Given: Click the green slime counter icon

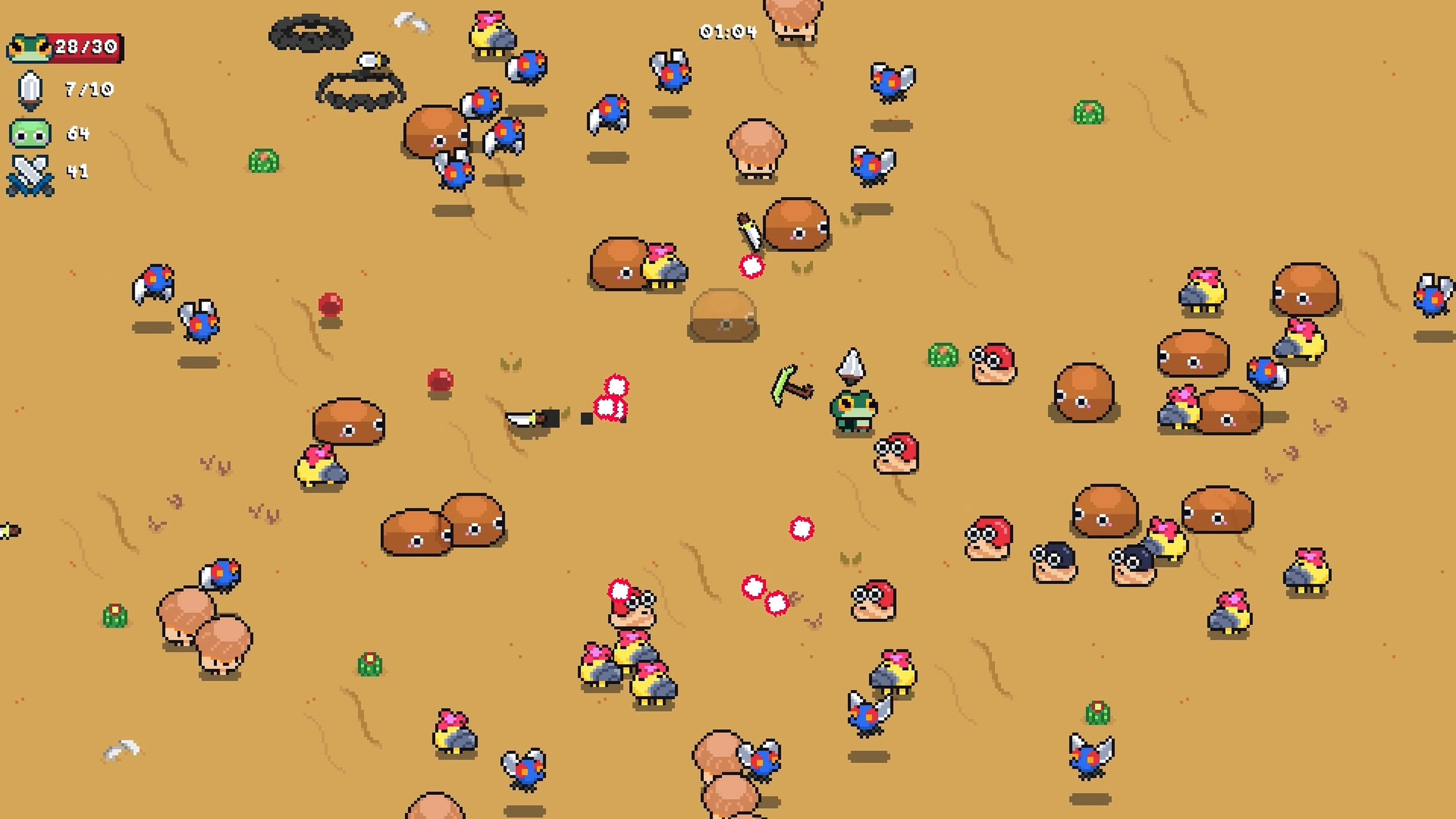Looking at the screenshot, I should pos(31,134).
